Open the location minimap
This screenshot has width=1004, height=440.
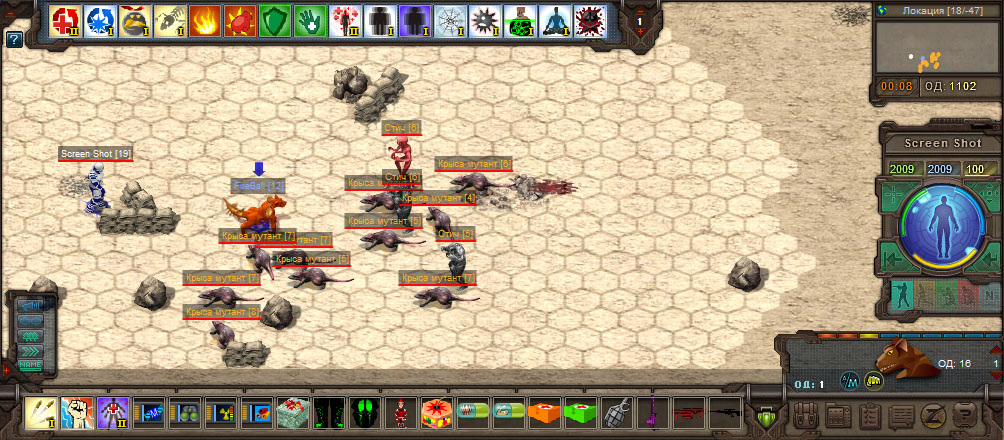click(x=937, y=47)
